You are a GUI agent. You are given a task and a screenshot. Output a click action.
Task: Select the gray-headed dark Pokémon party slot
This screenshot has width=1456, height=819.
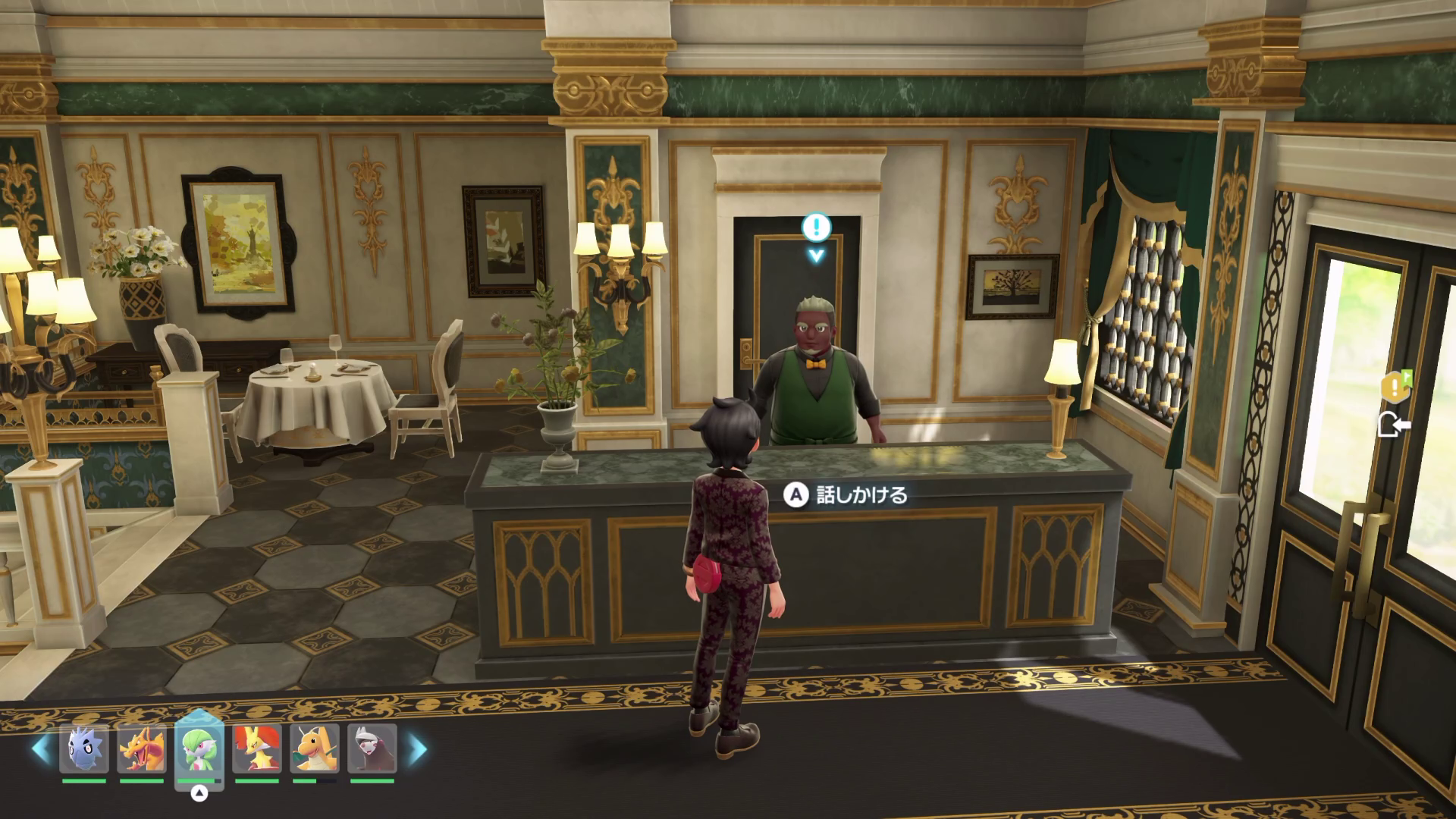click(372, 748)
